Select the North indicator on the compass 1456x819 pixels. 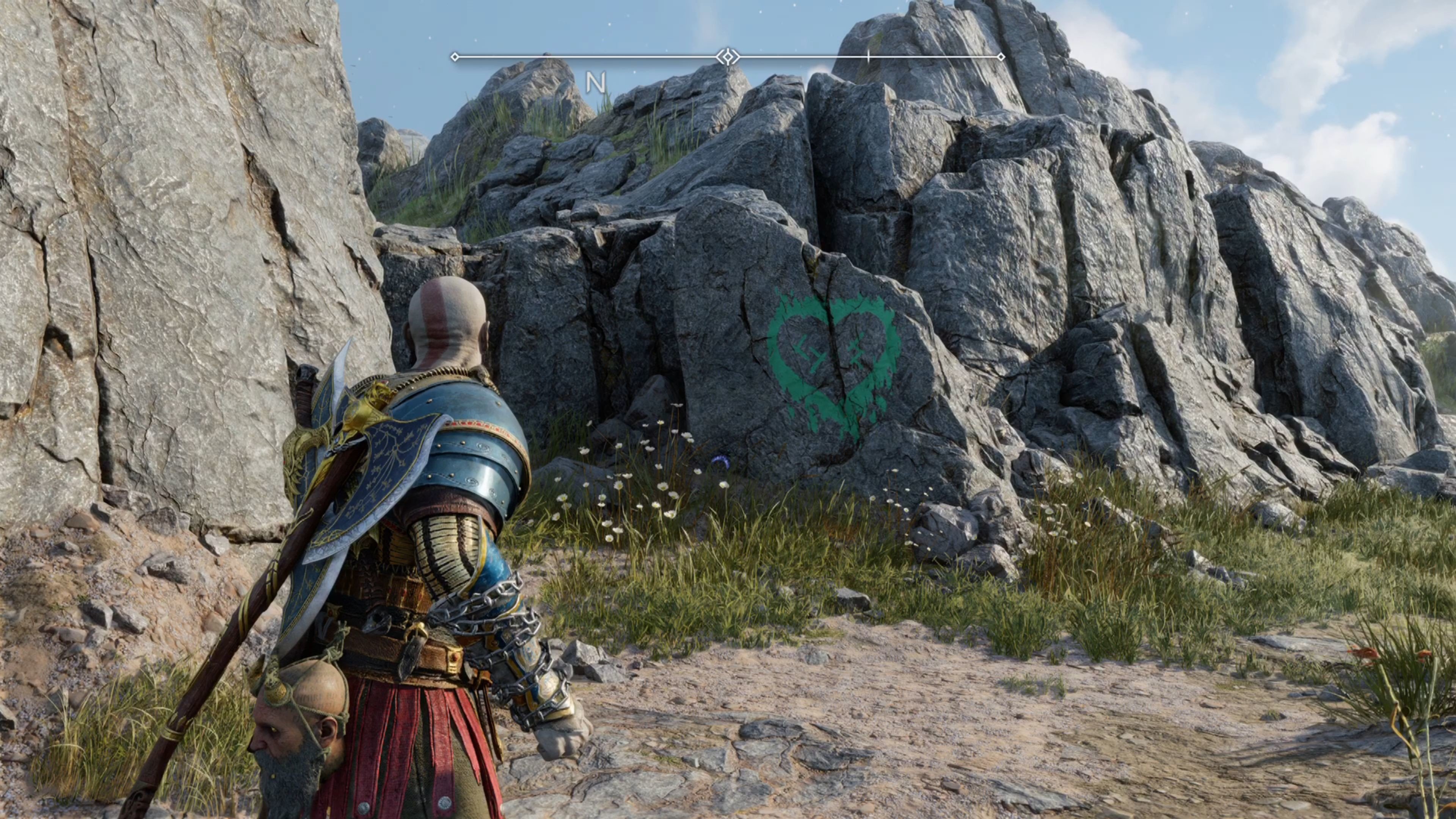coord(595,83)
